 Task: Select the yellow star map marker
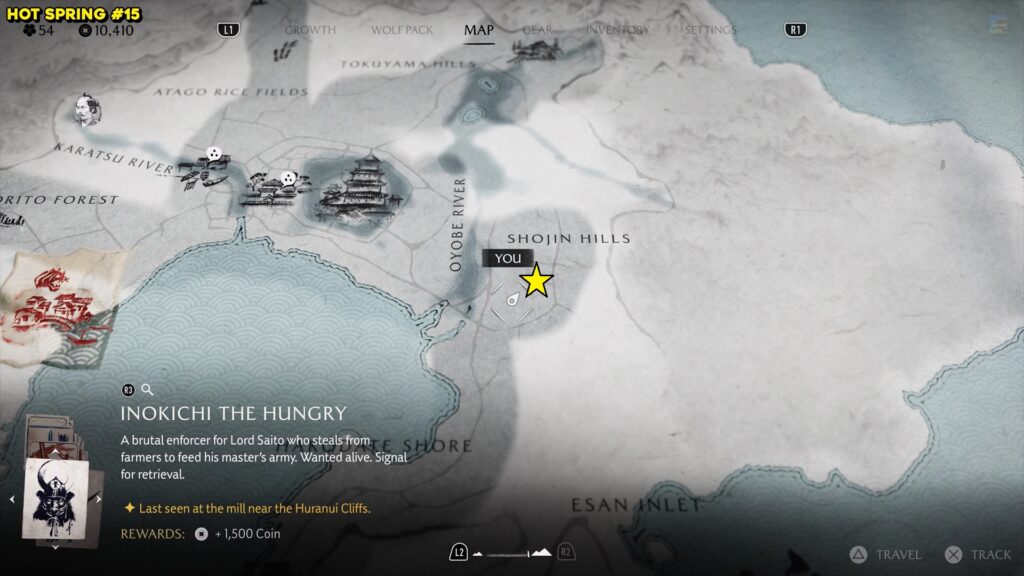[537, 282]
